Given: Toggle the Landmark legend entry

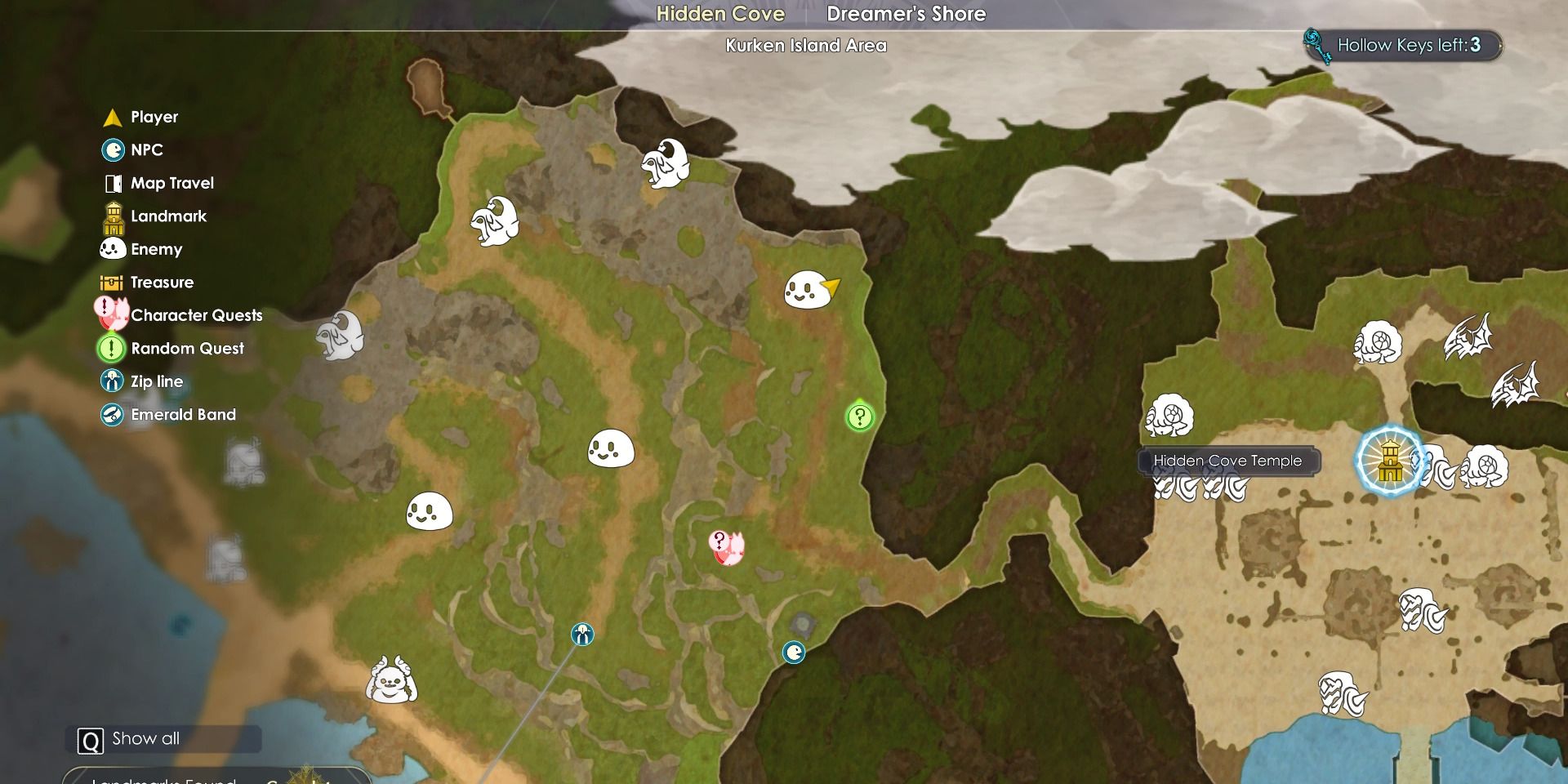Looking at the screenshot, I should coord(168,216).
